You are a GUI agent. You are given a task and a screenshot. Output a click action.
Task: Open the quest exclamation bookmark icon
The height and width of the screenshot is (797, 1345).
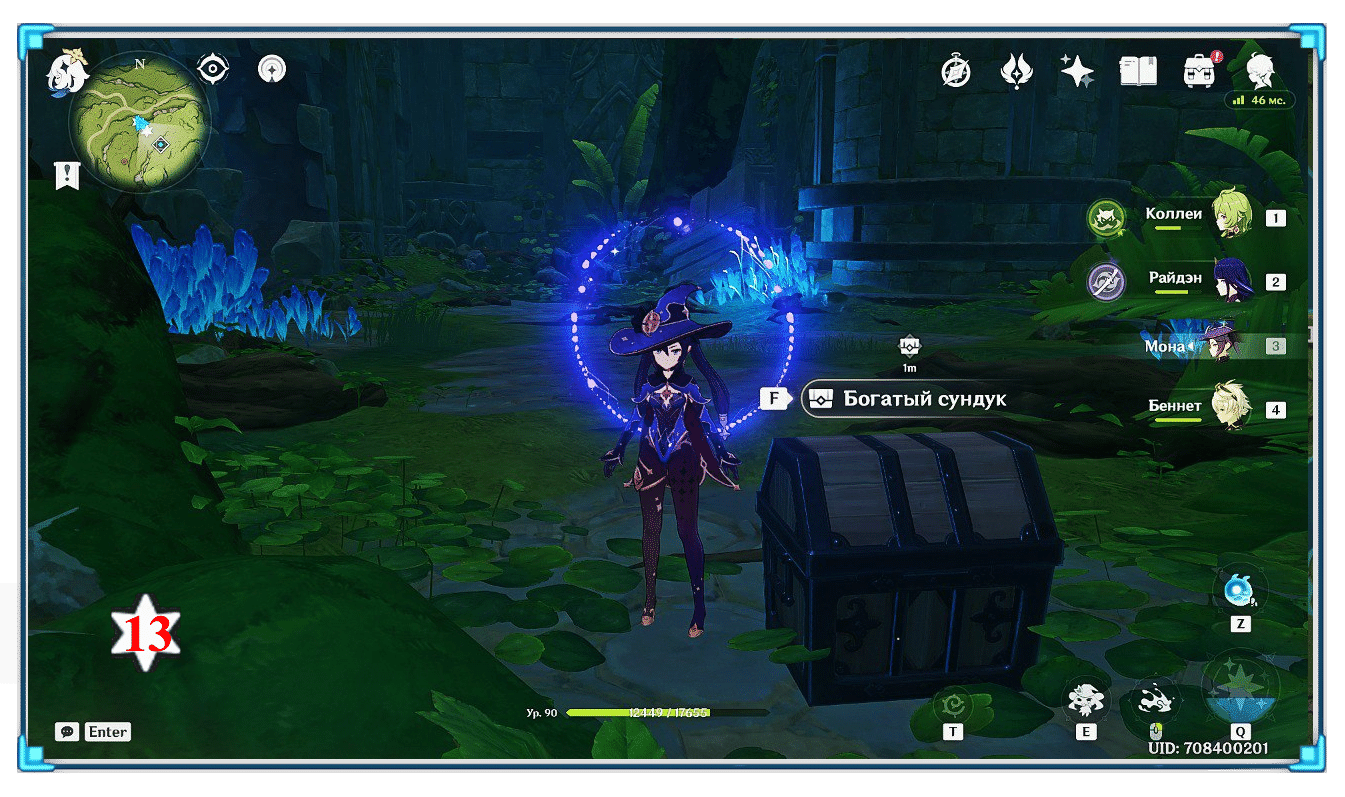click(67, 176)
